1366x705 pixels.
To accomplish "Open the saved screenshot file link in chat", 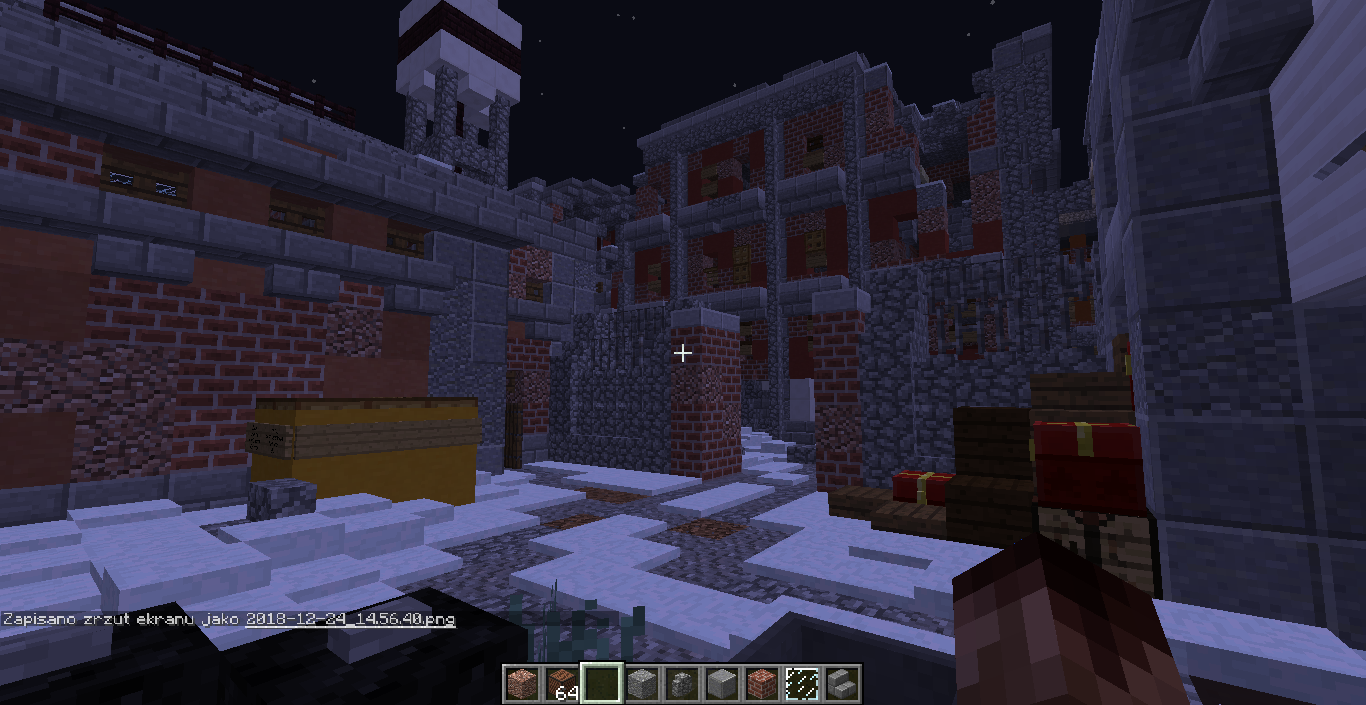I will [x=350, y=619].
